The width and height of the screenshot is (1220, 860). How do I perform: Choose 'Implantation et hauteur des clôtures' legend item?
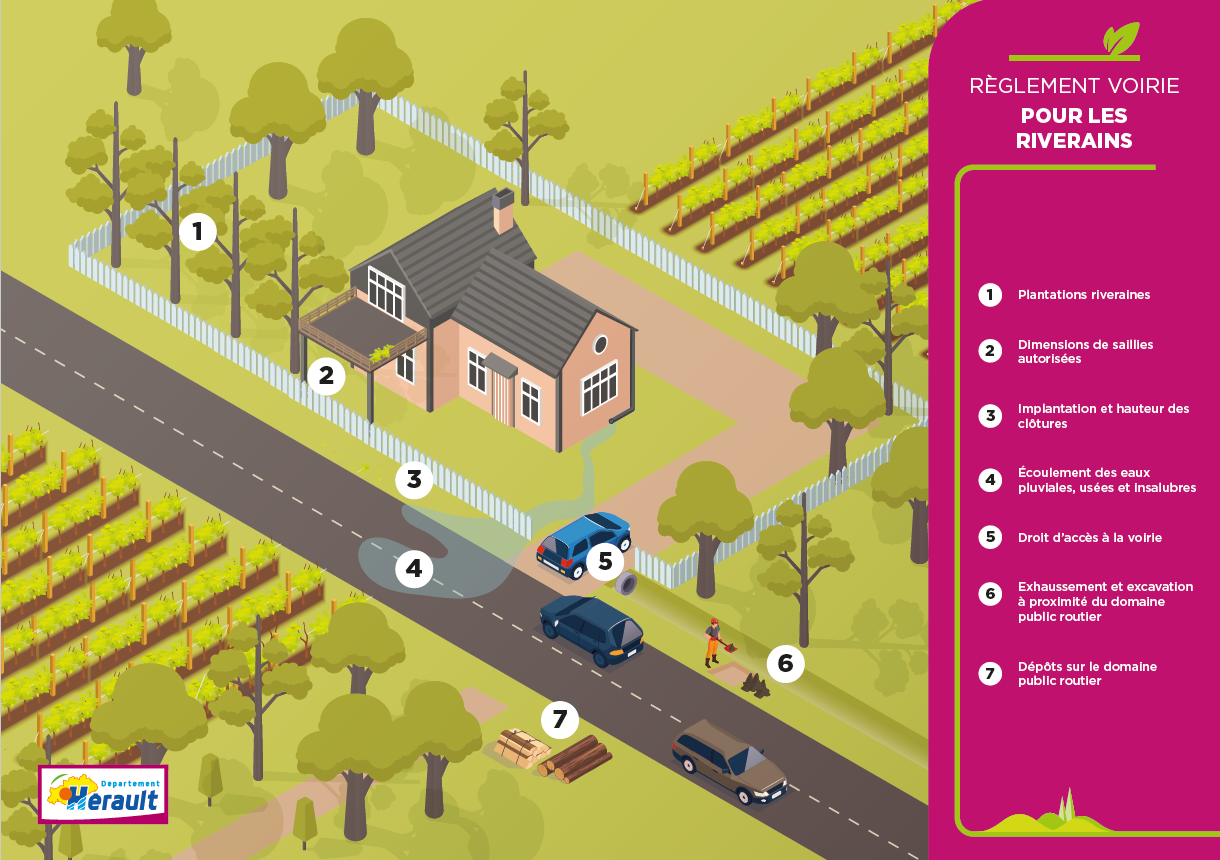1103,416
